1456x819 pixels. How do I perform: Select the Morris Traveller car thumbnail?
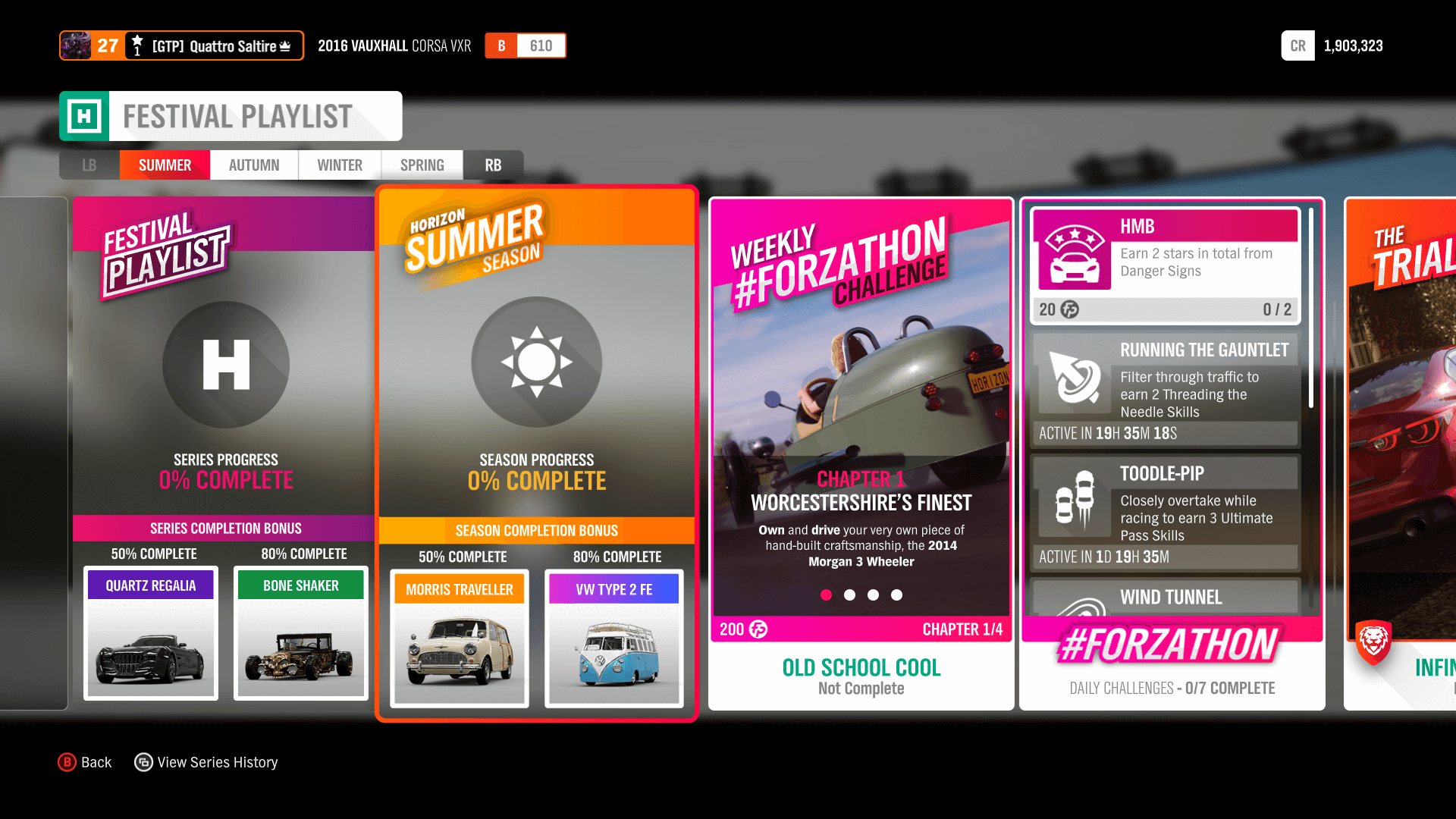pyautogui.click(x=458, y=648)
